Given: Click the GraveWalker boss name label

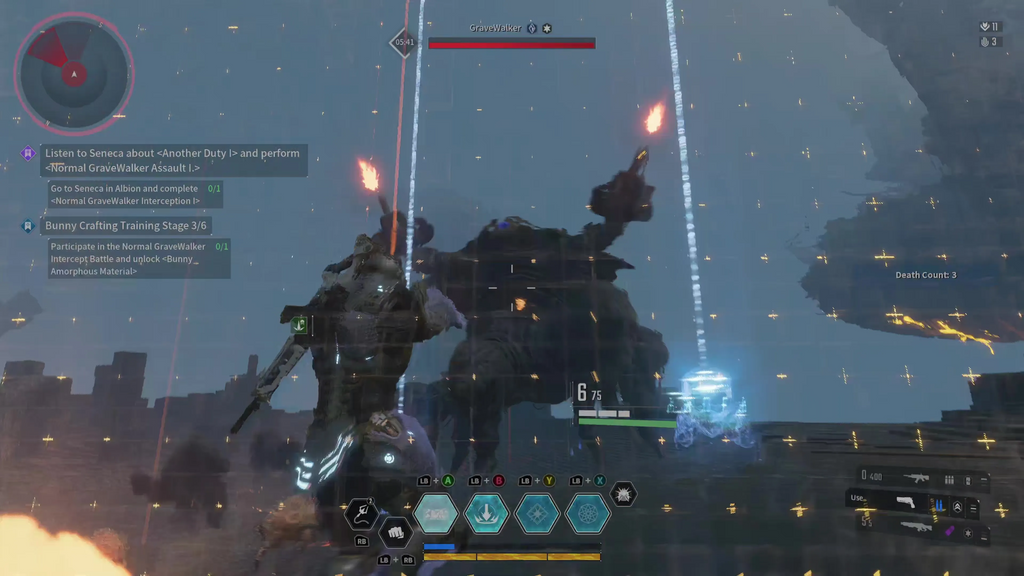Looking at the screenshot, I should 495,28.
